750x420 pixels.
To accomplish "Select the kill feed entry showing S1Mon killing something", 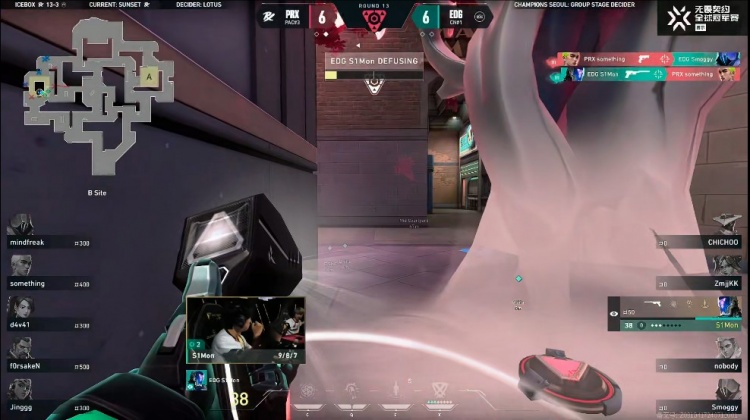I will pos(642,74).
